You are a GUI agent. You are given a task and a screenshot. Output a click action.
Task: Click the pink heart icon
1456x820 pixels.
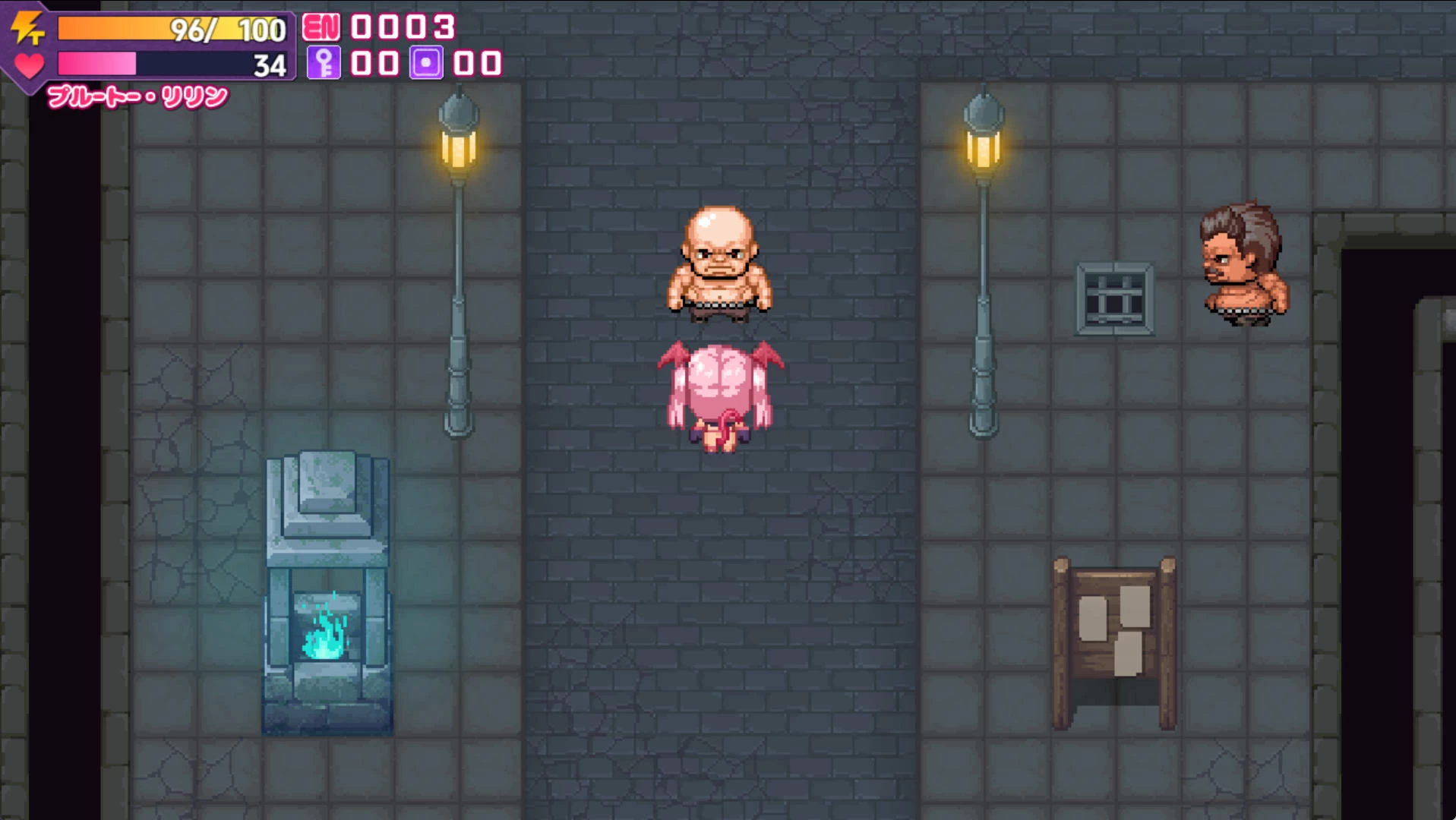point(30,66)
